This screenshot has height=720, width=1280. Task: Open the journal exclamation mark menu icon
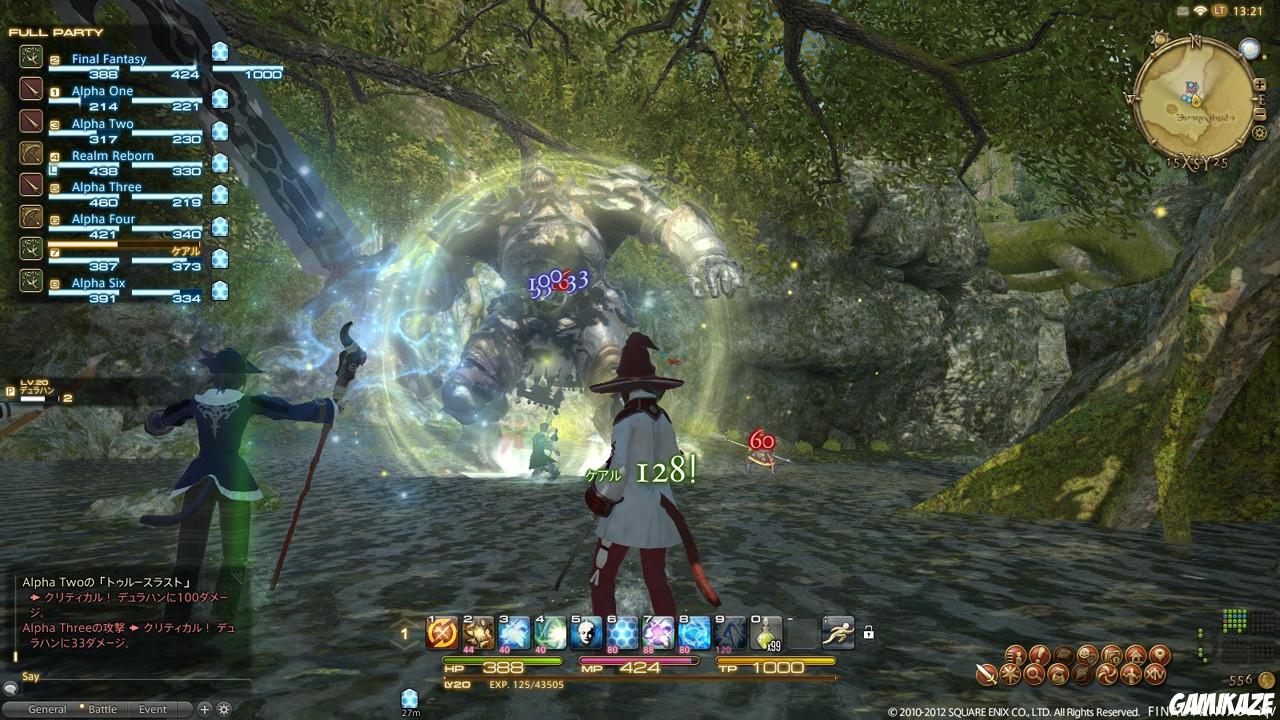(1039, 653)
